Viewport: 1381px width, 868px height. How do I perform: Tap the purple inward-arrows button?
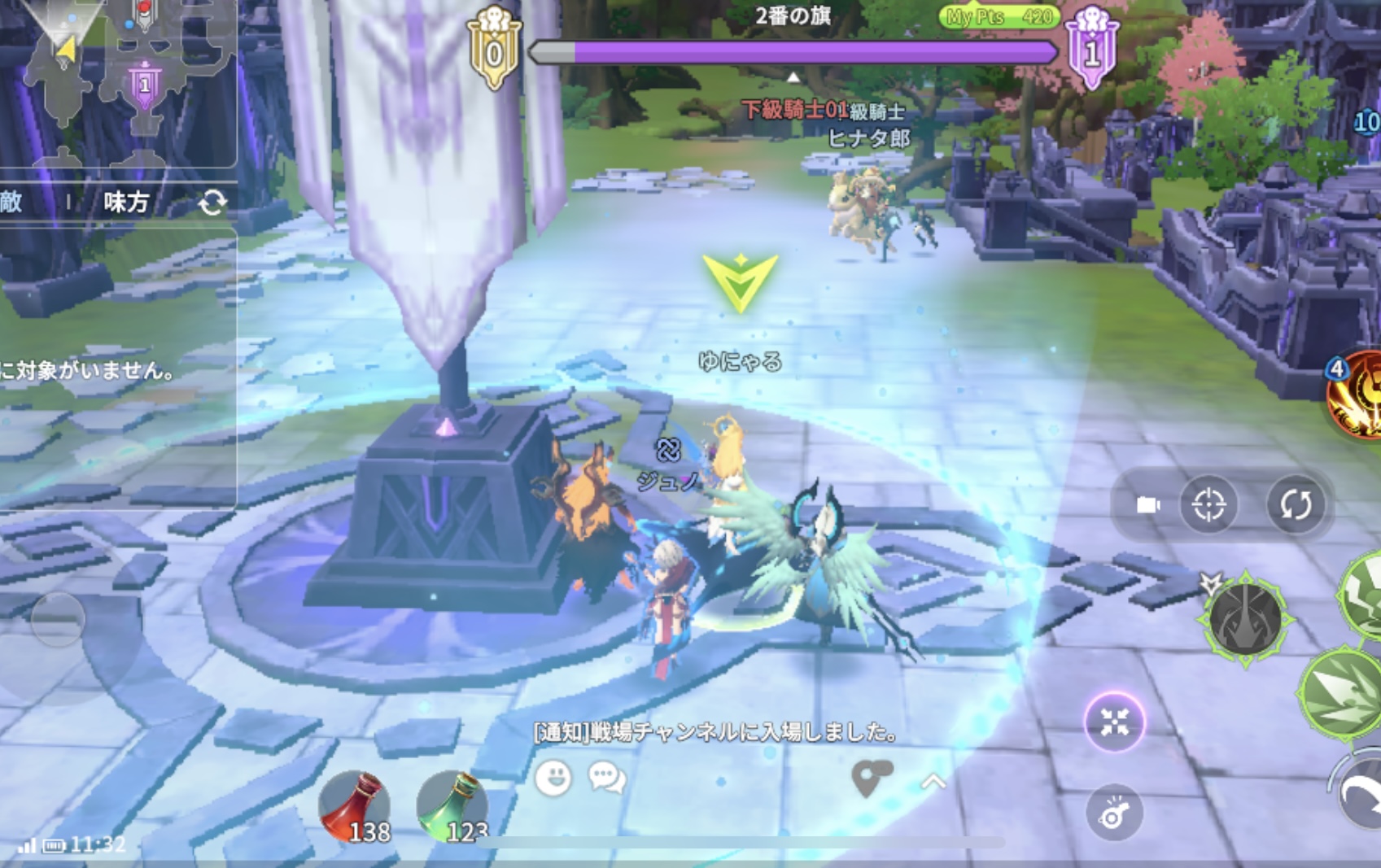click(1114, 722)
